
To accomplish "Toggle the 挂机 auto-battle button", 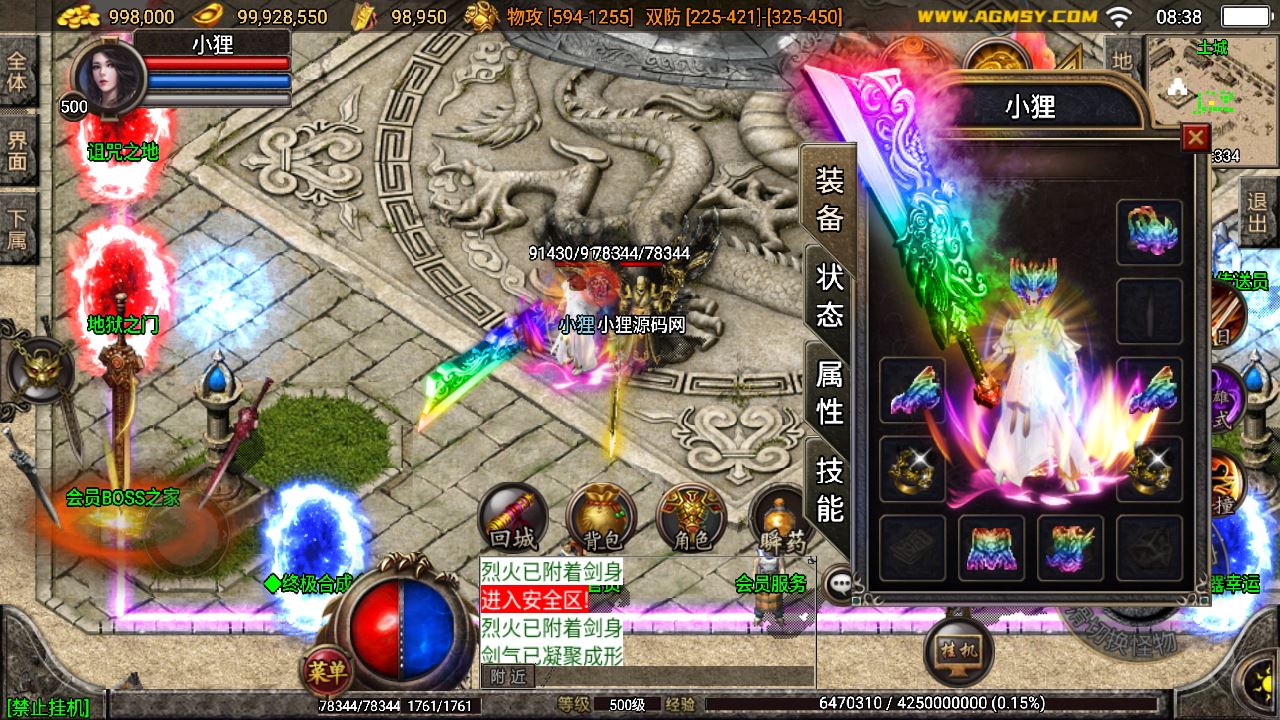I will [960, 649].
